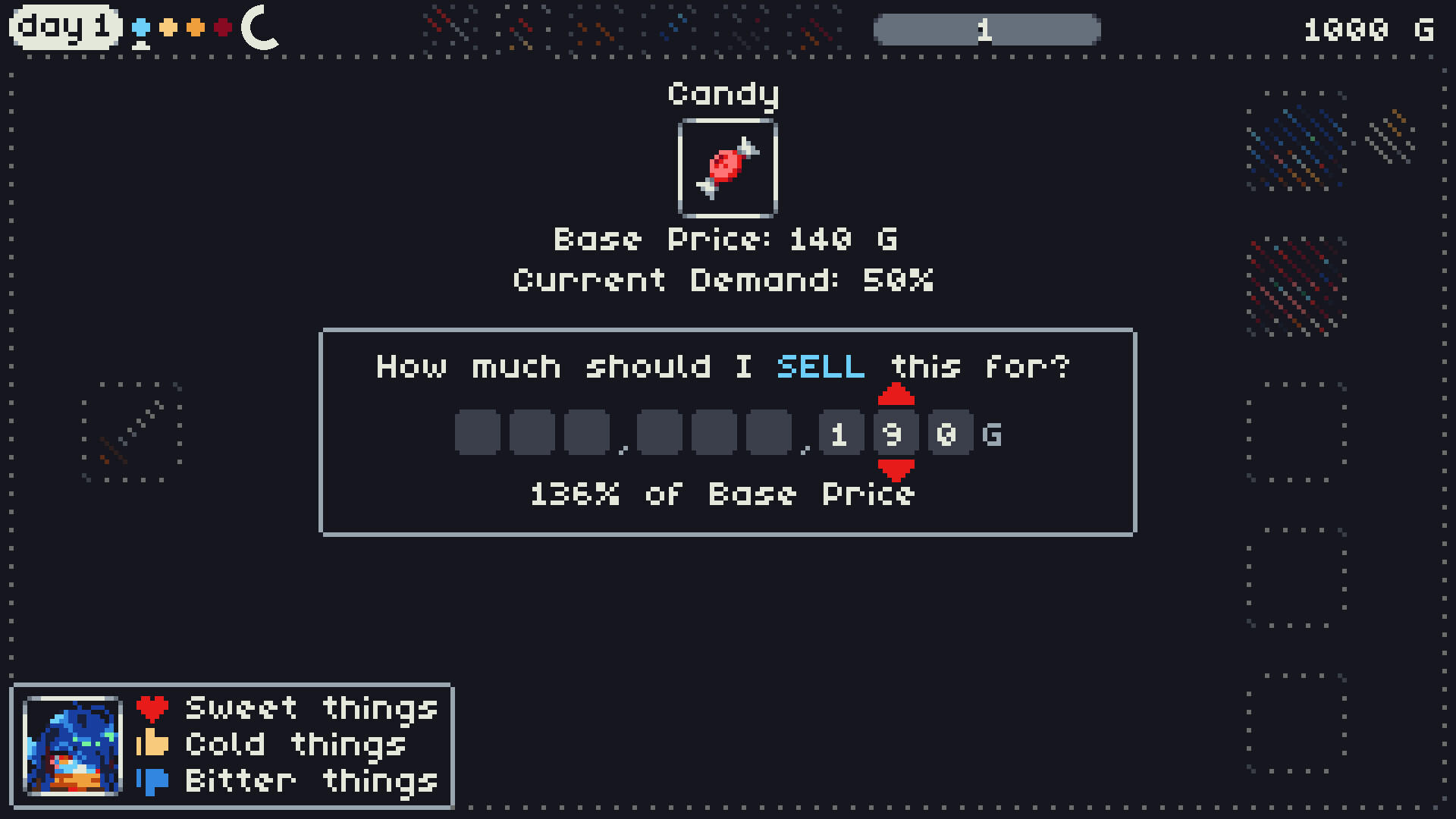Click the dark red cross marker in the top bar
Image resolution: width=1456 pixels, height=819 pixels.
224,27
